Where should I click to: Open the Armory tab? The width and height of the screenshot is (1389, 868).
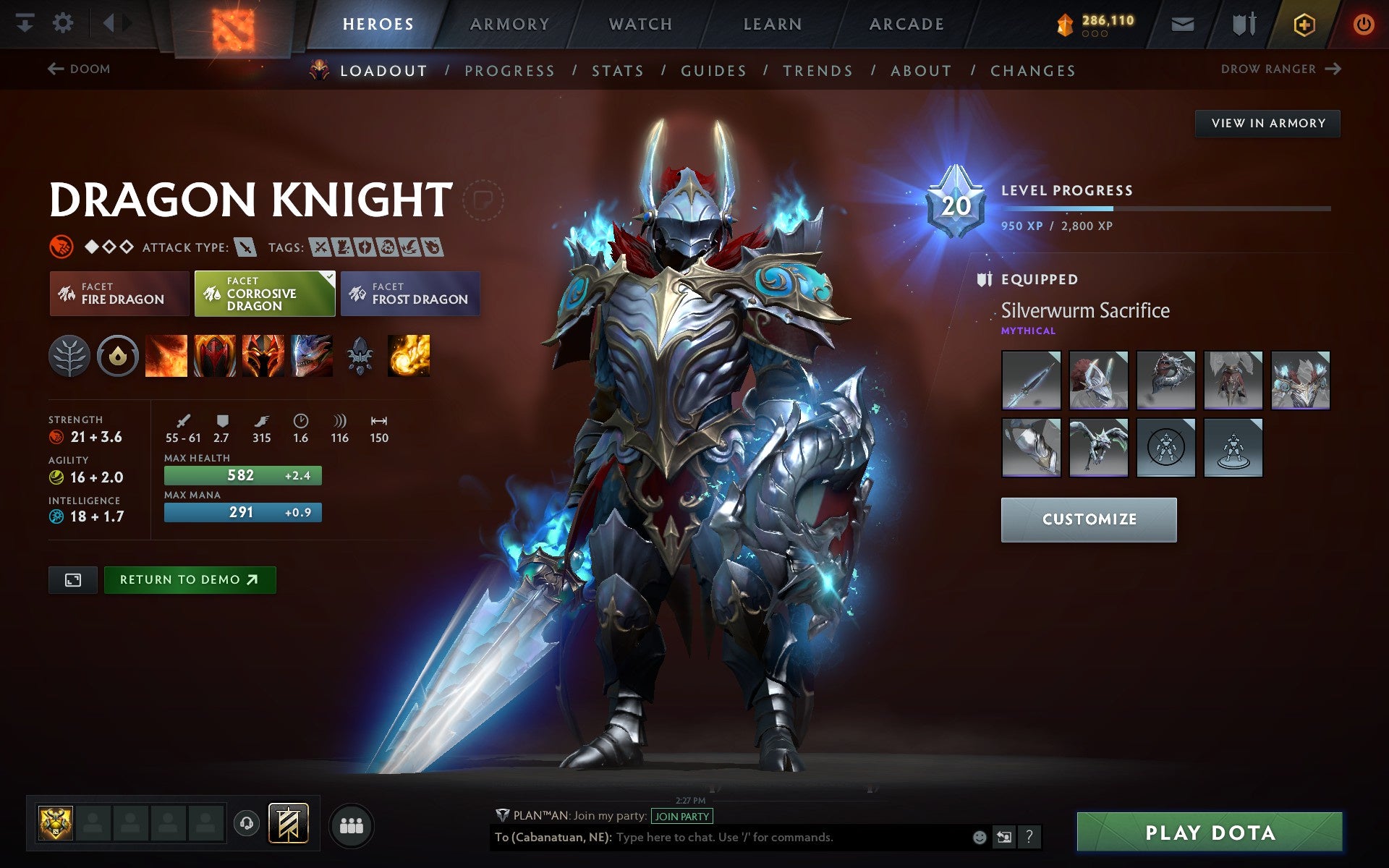pyautogui.click(x=509, y=23)
